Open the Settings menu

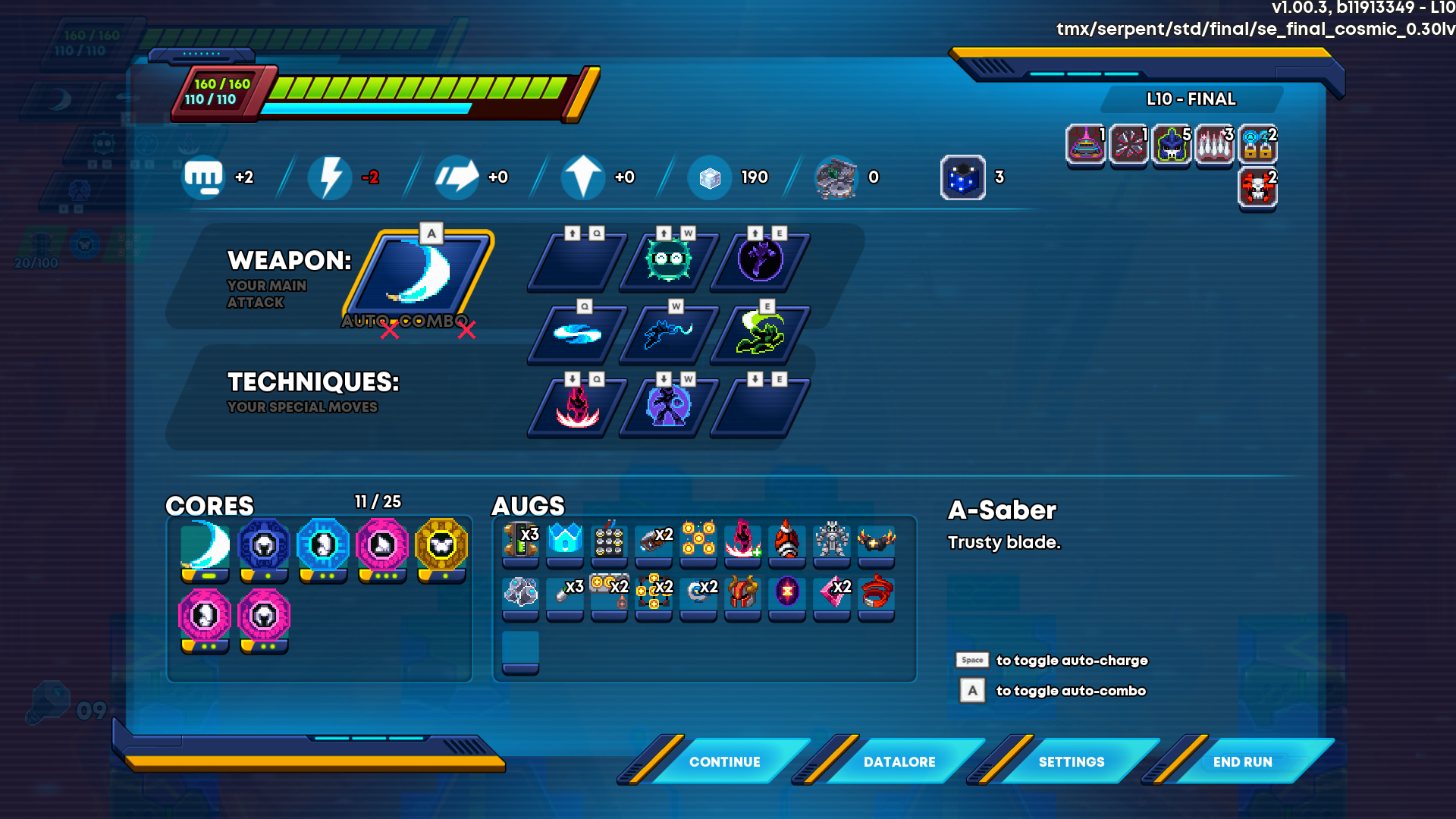[x=1071, y=761]
